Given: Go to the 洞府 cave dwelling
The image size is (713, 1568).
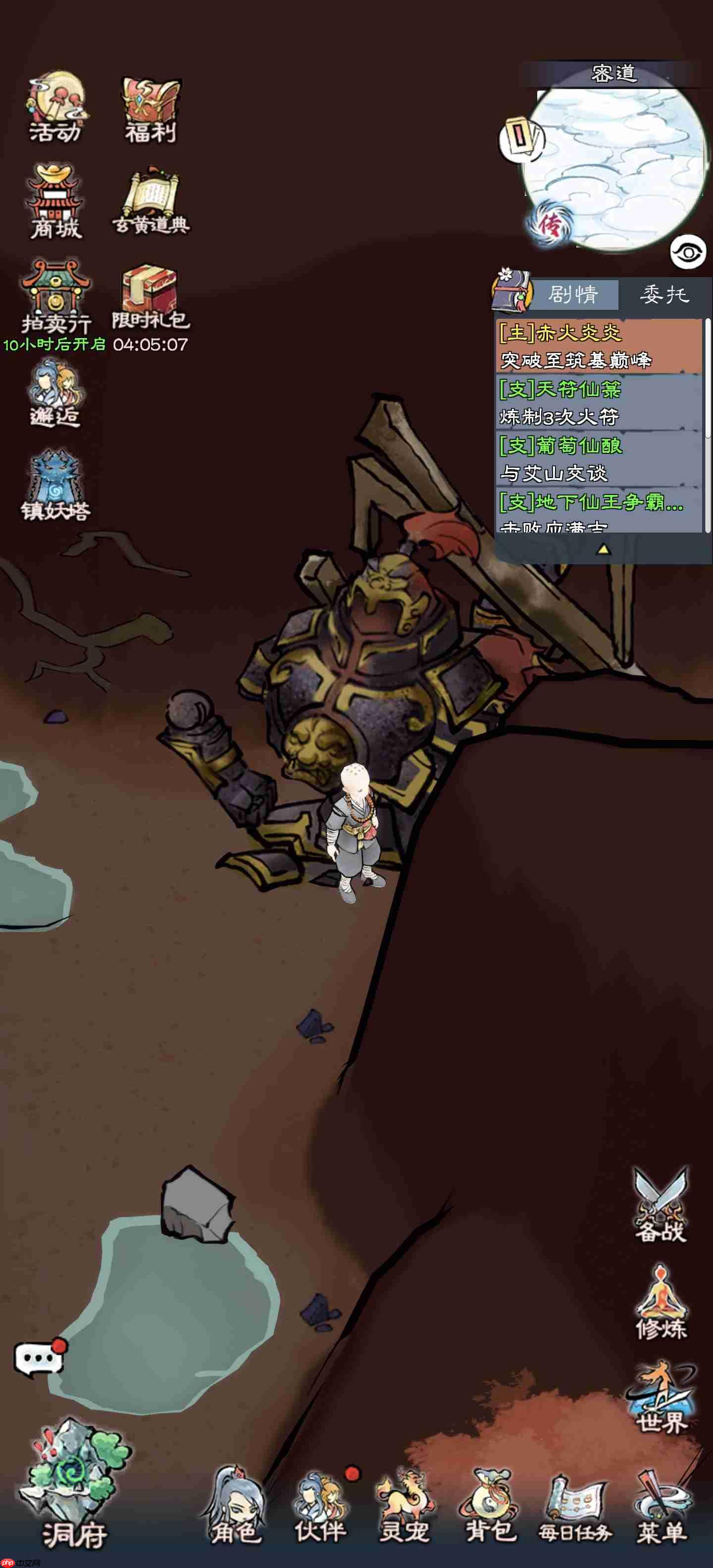Looking at the screenshot, I should click(74, 1488).
